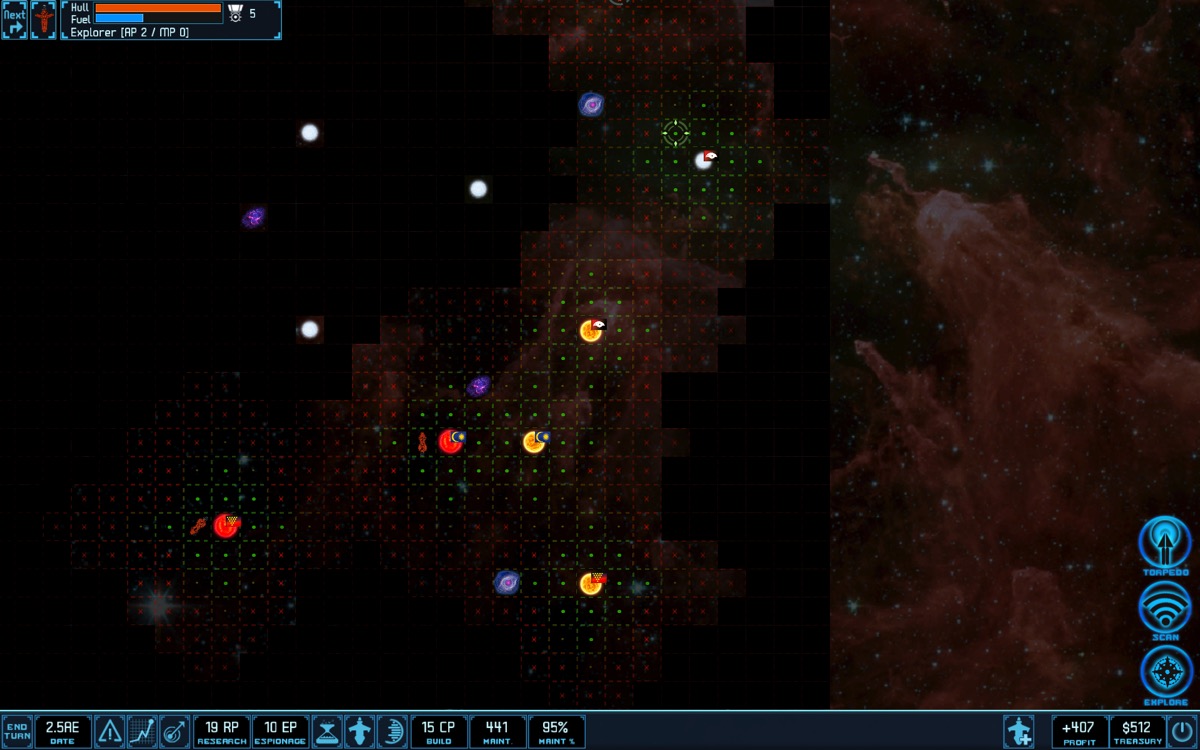Image resolution: width=1200 pixels, height=750 pixels.
Task: Open the warning triangle alerts panel
Action: point(110,731)
